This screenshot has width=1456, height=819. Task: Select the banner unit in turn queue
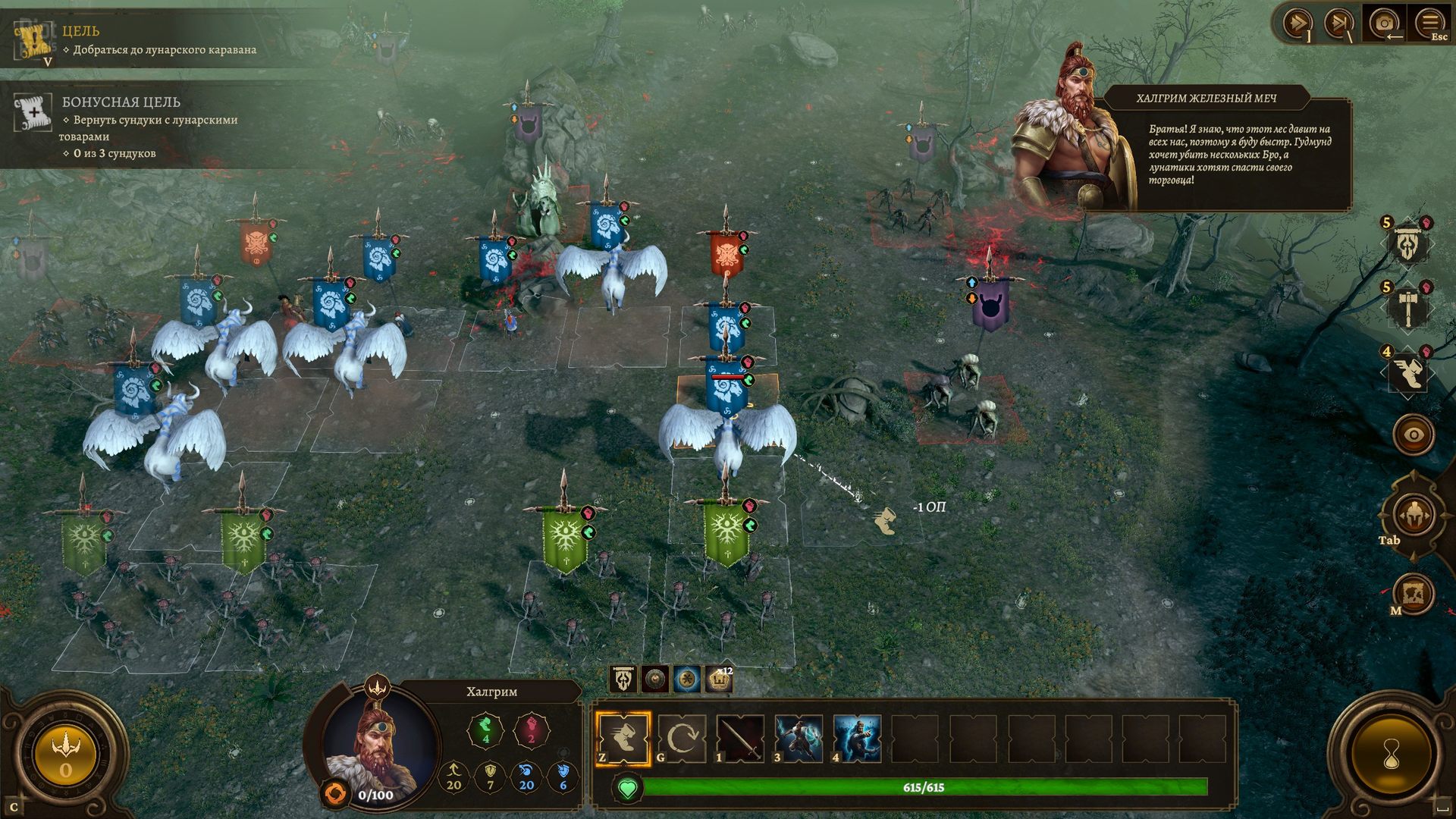1407,244
